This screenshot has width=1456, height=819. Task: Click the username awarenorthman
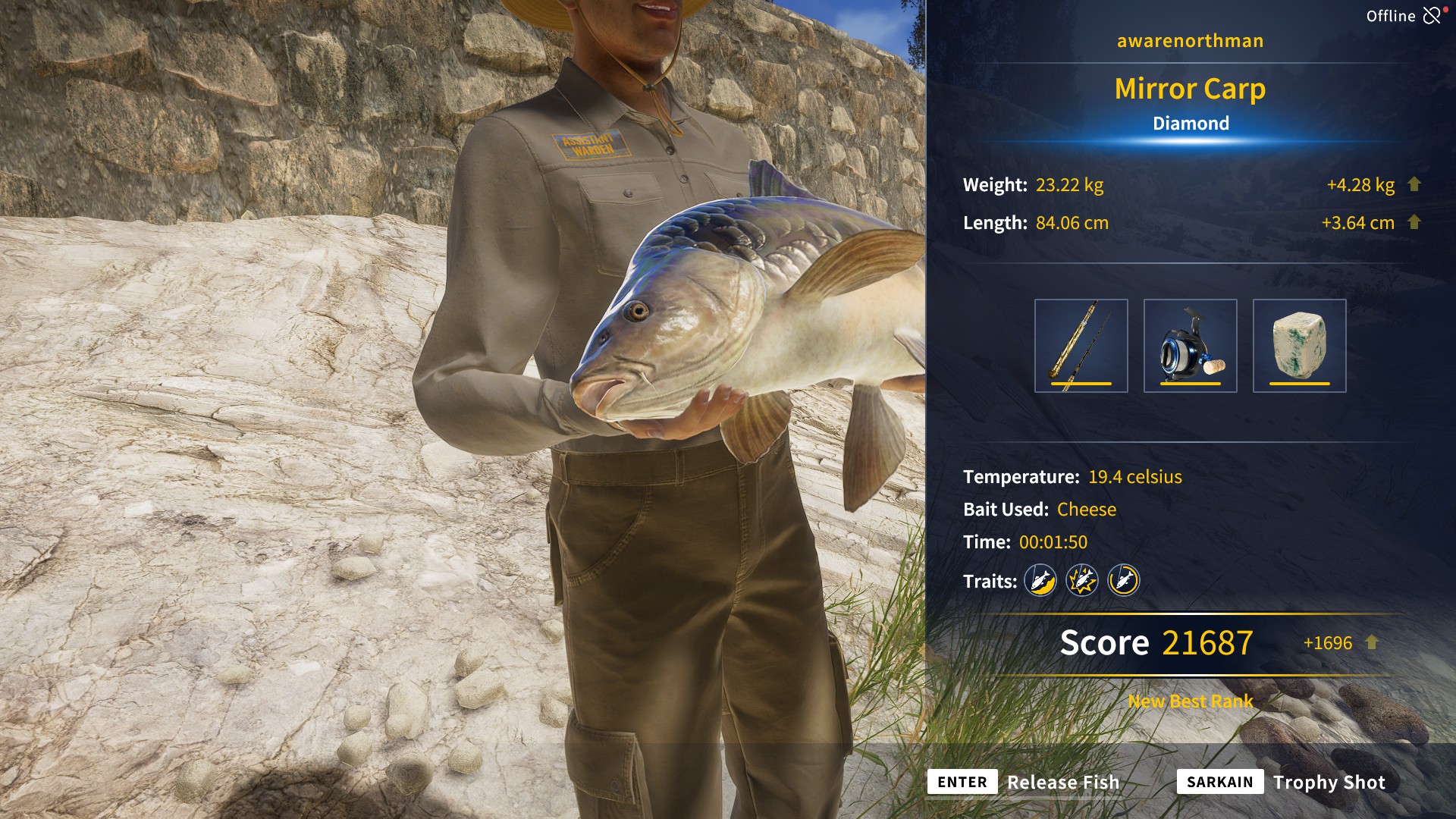[1189, 41]
